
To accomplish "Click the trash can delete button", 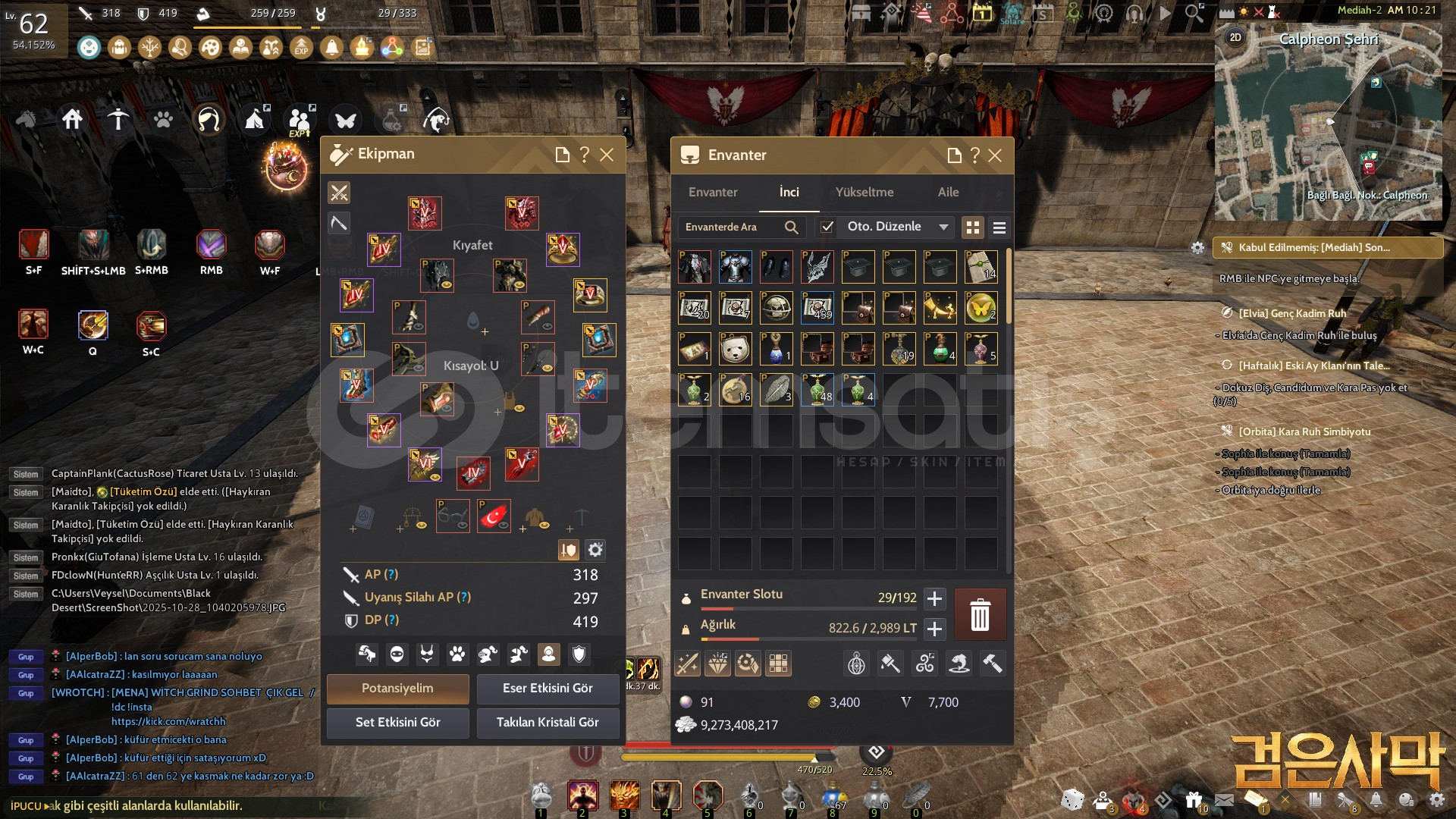I will coord(980,614).
